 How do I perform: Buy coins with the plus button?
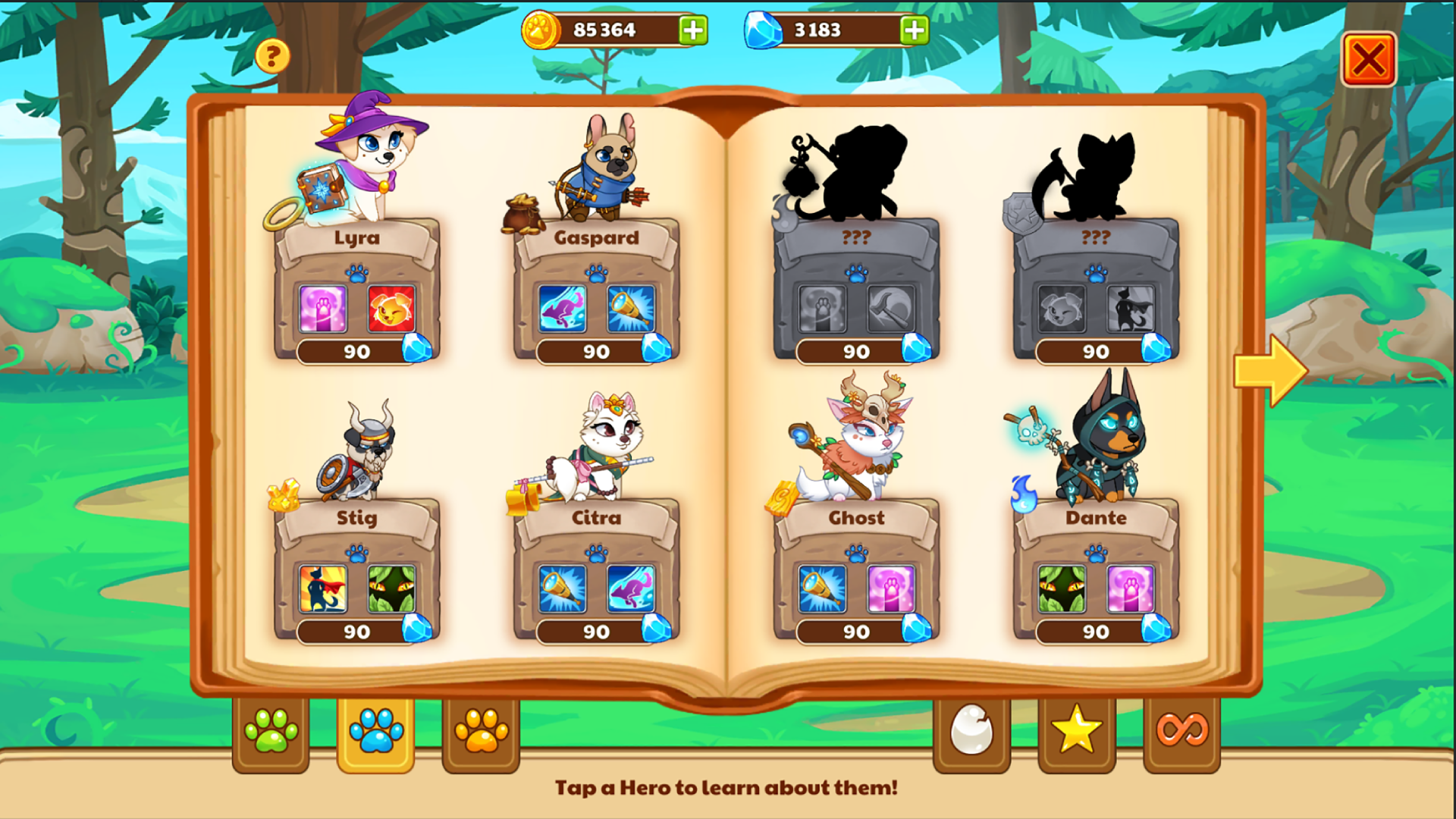[692, 30]
